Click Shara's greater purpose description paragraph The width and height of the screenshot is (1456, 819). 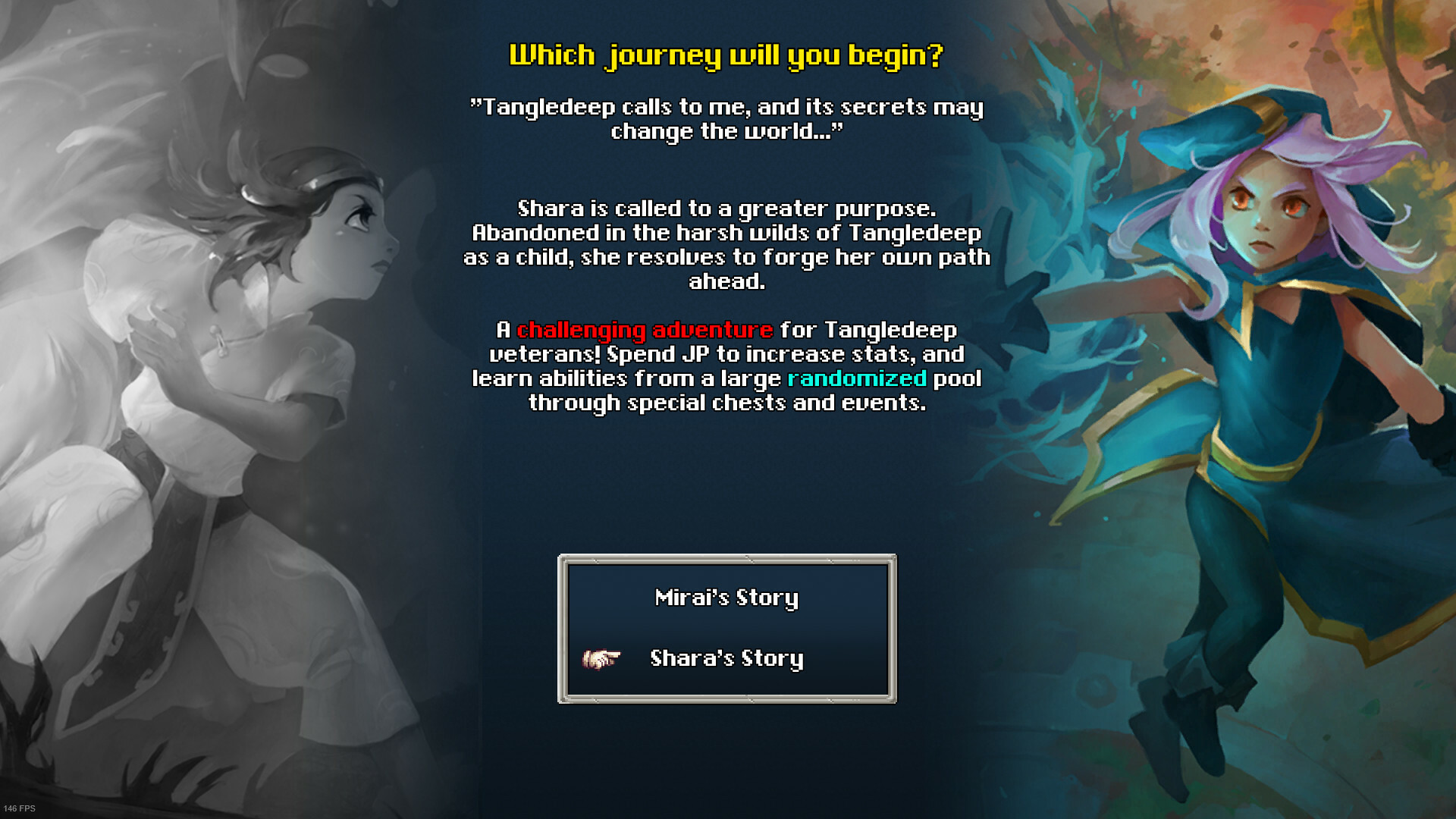click(726, 245)
